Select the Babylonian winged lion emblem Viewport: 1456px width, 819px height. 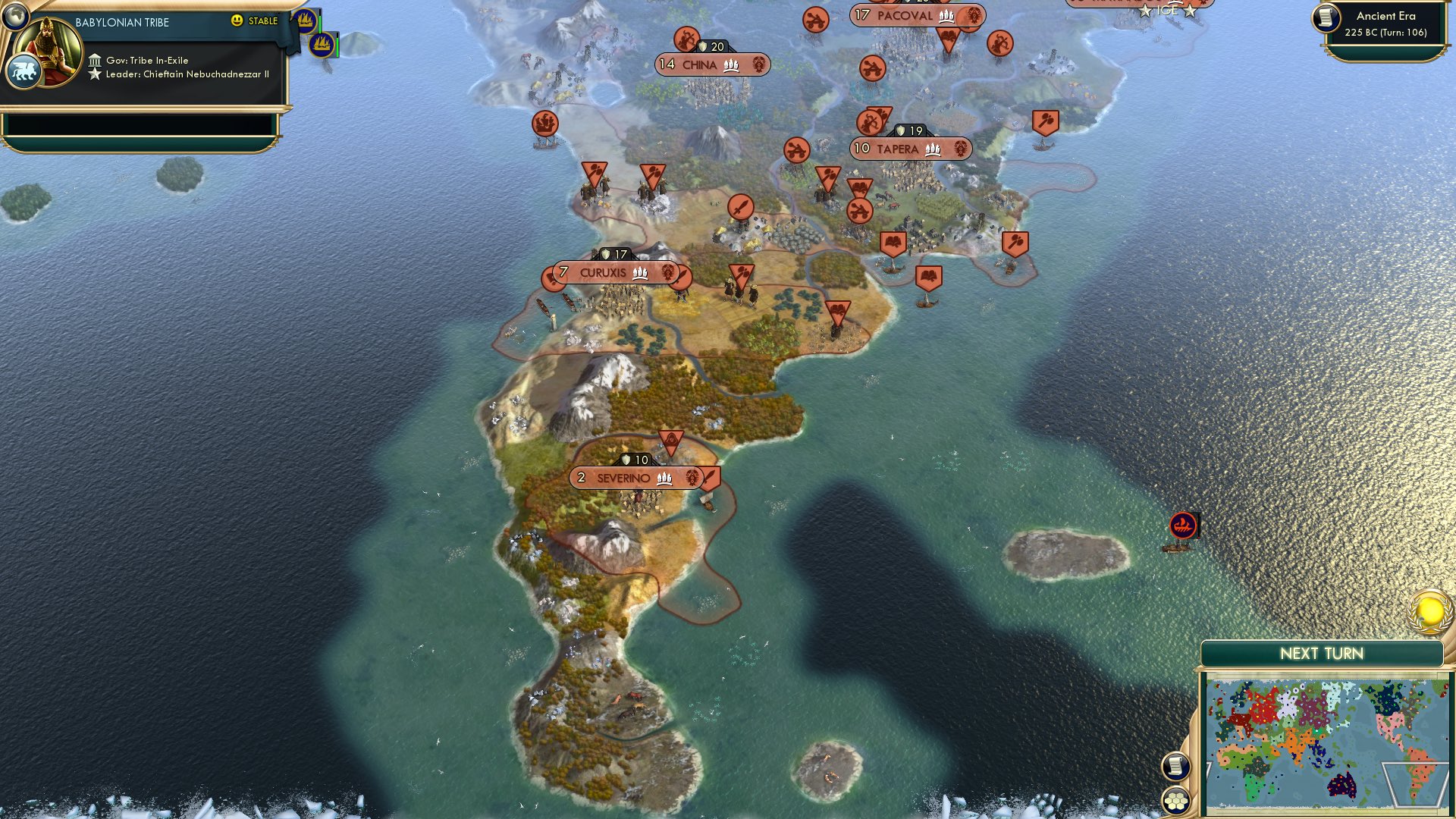click(25, 70)
